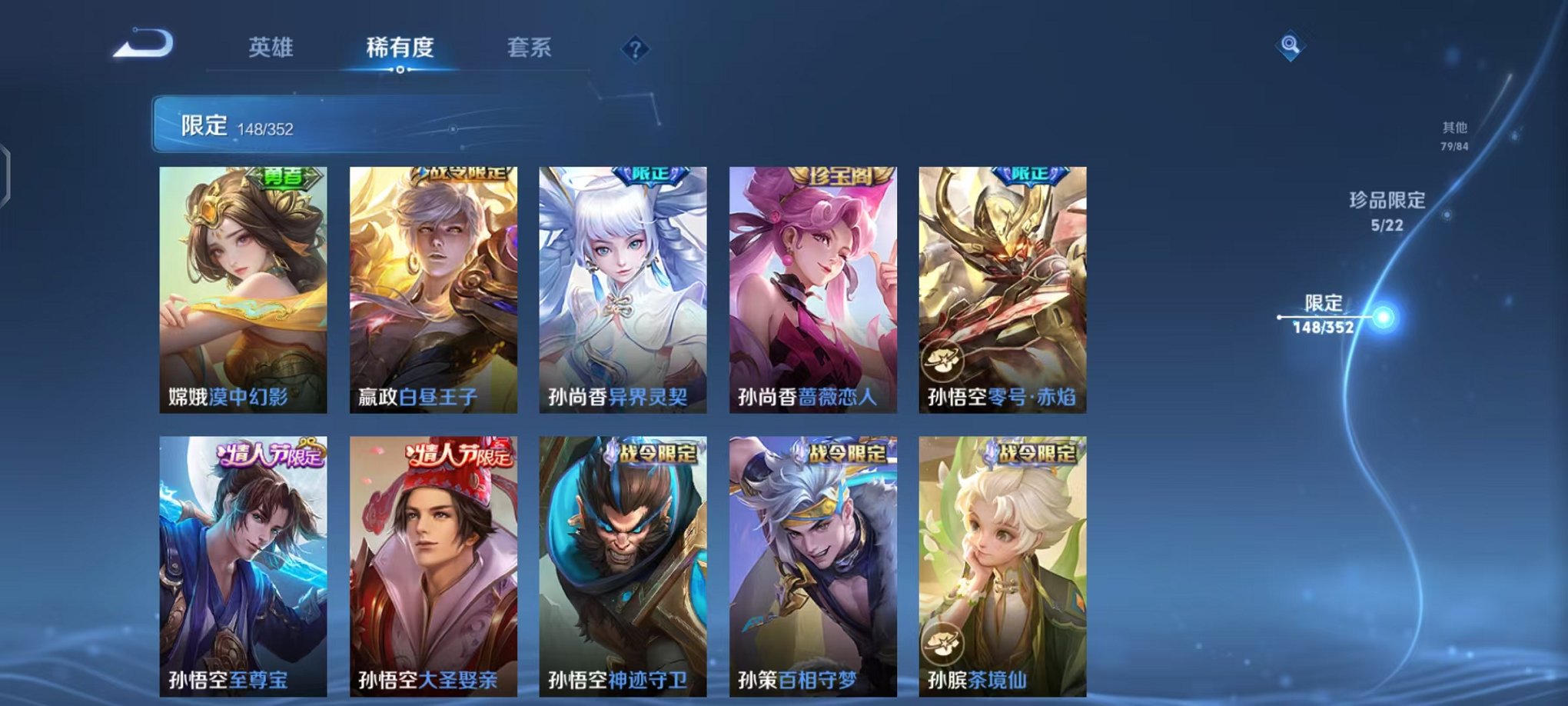
Task: Switch to the 英雄 tab
Action: point(271,48)
